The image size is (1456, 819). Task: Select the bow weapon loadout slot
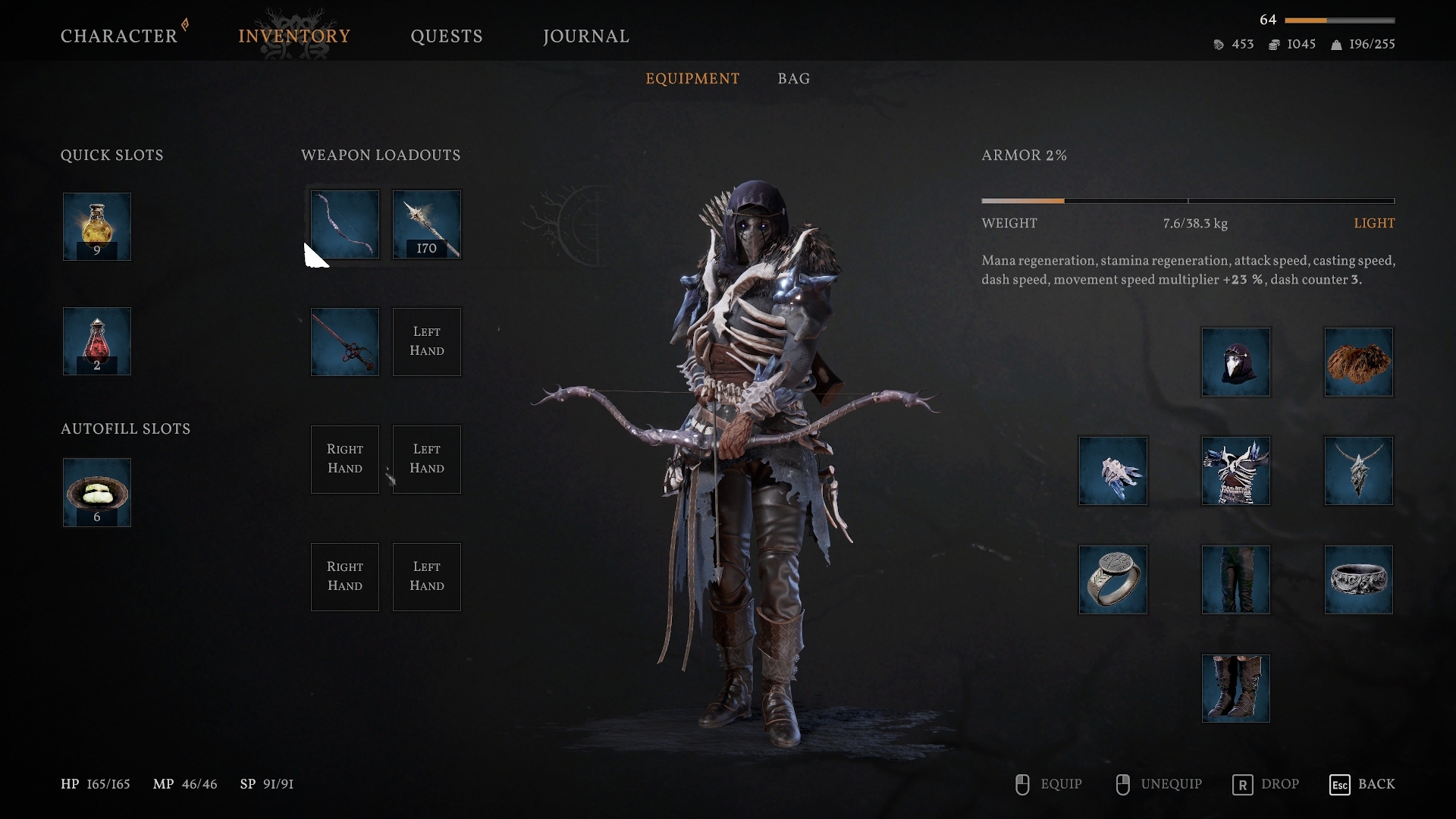pos(345,224)
